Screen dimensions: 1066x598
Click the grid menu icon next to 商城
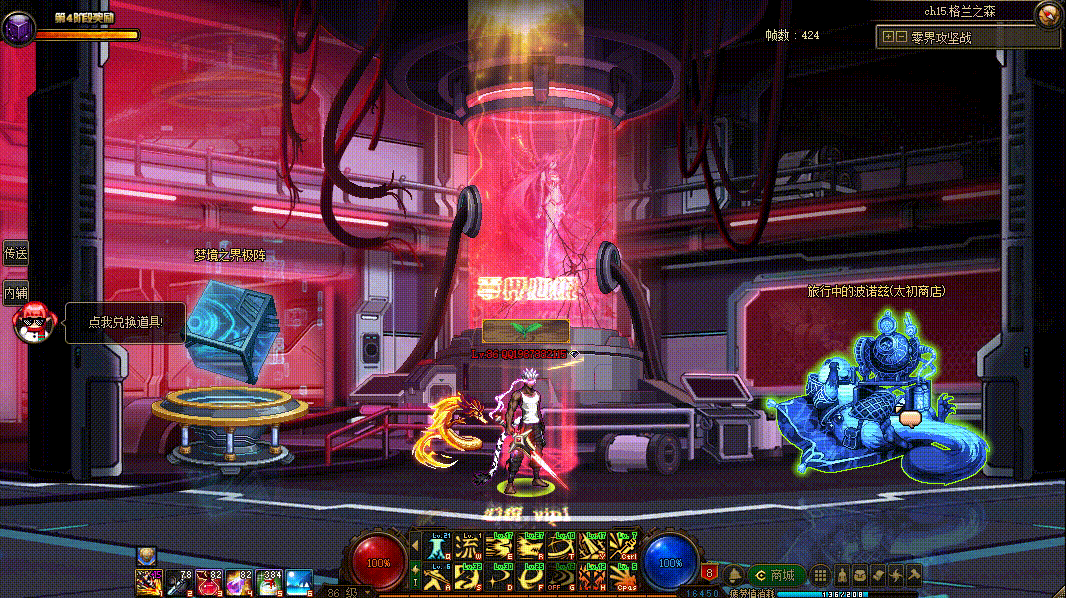(x=820, y=575)
